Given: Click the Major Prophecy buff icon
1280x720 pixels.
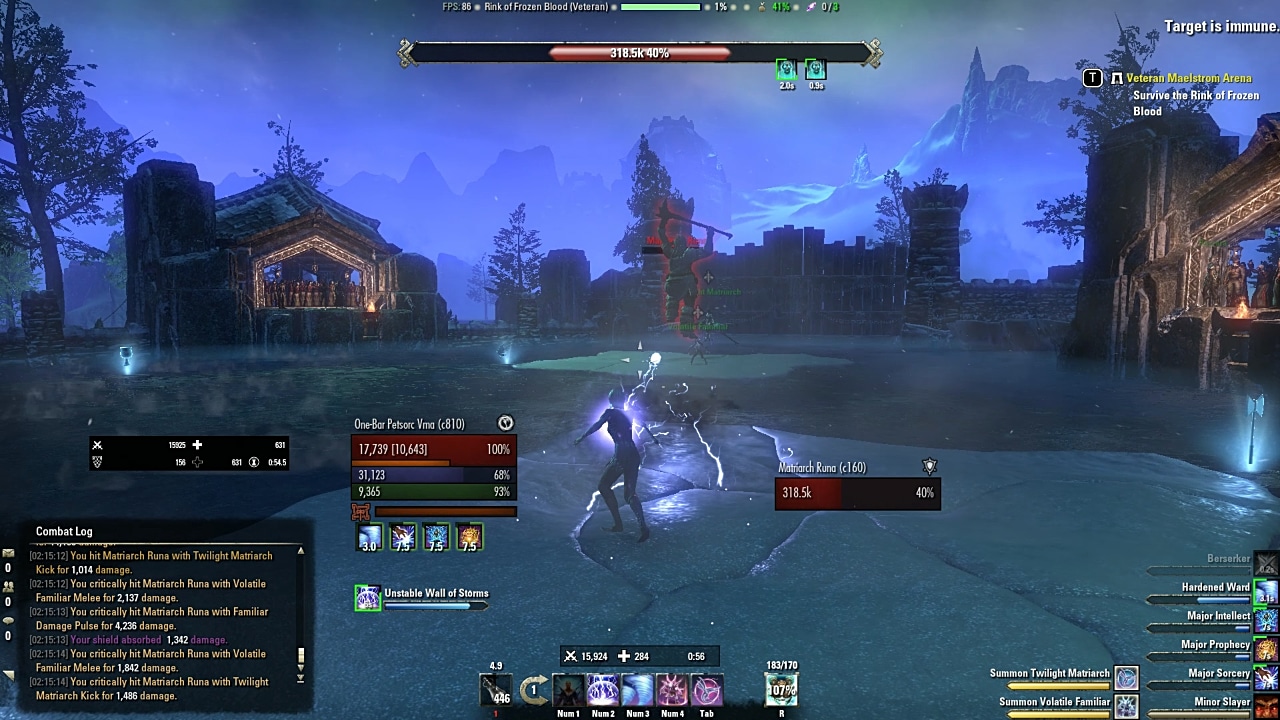Looking at the screenshot, I should pos(1266,650).
